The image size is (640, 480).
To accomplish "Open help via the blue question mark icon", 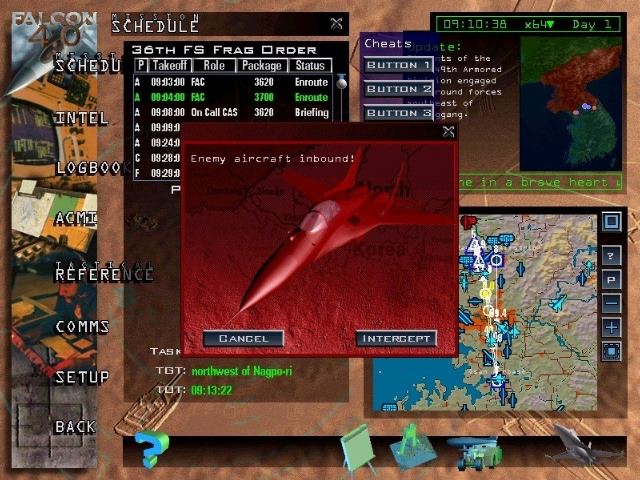I will click(151, 448).
